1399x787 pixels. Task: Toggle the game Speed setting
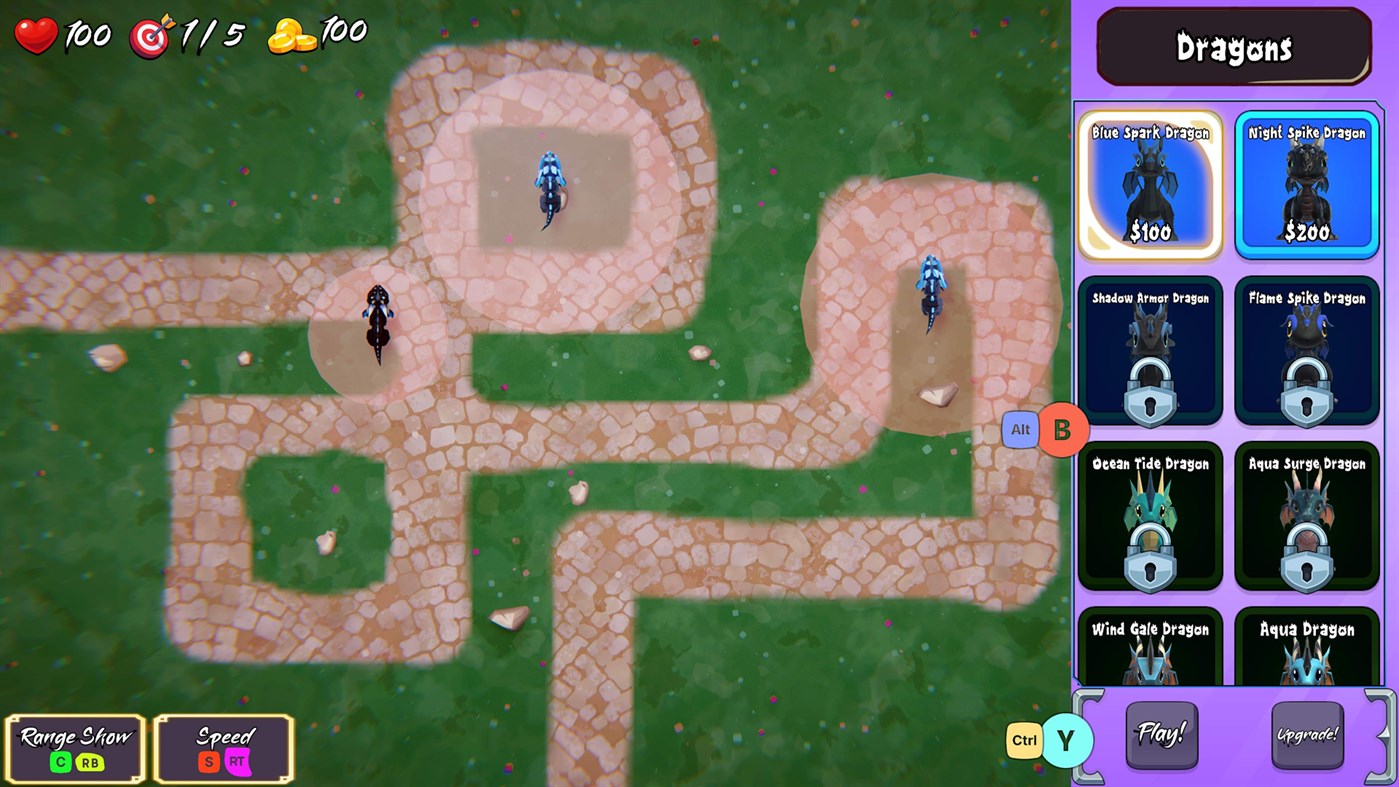(x=222, y=746)
